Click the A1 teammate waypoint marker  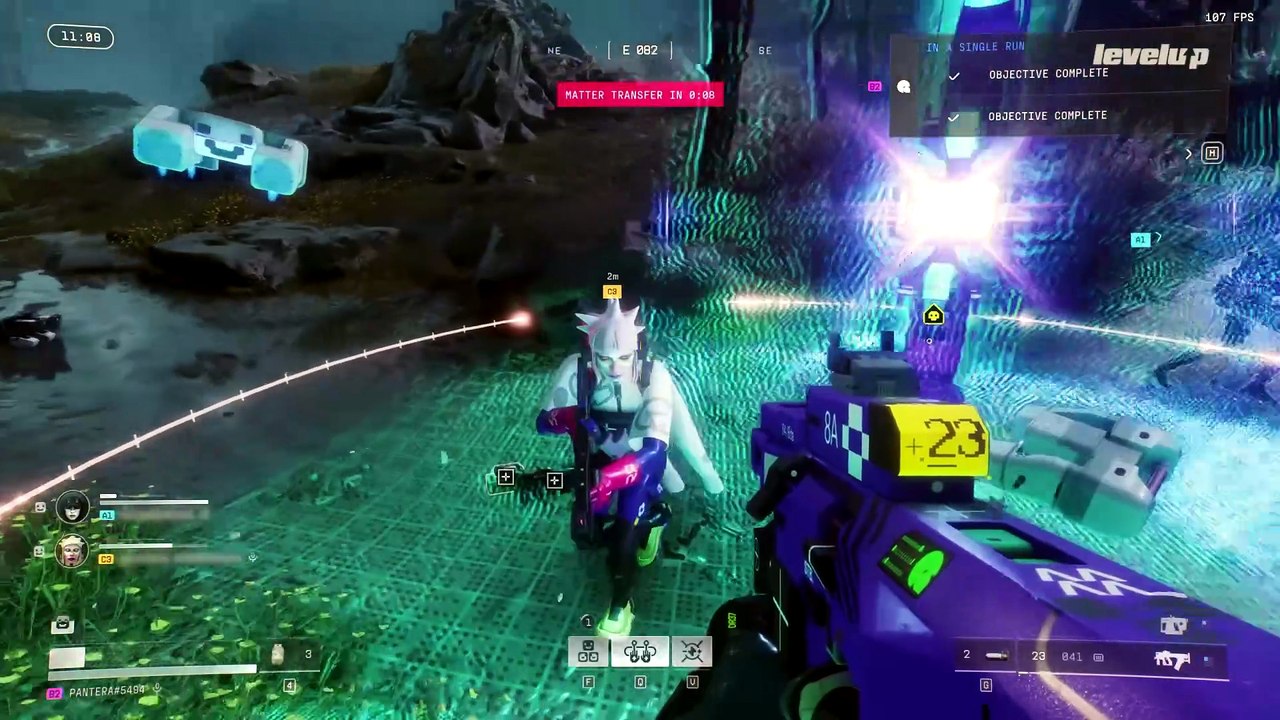tap(1140, 240)
